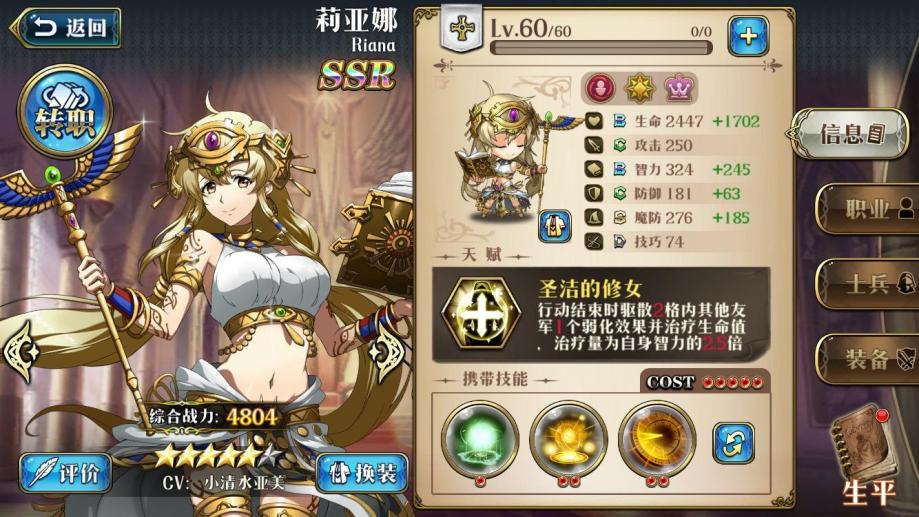Screen dimensions: 919x517
Task: Open the 评价 review button
Action: 68,473
